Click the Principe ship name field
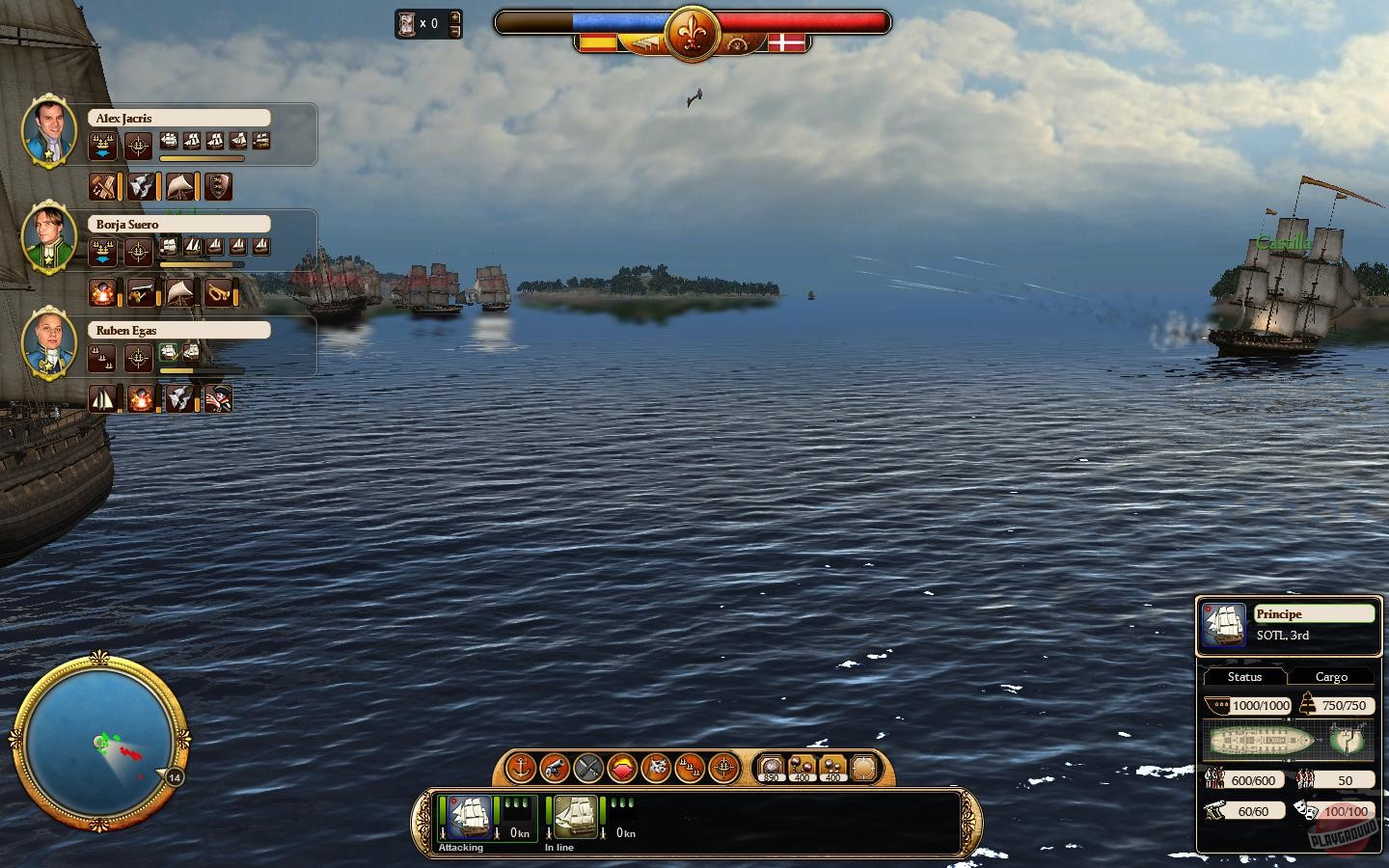1389x868 pixels. pyautogui.click(x=1316, y=613)
